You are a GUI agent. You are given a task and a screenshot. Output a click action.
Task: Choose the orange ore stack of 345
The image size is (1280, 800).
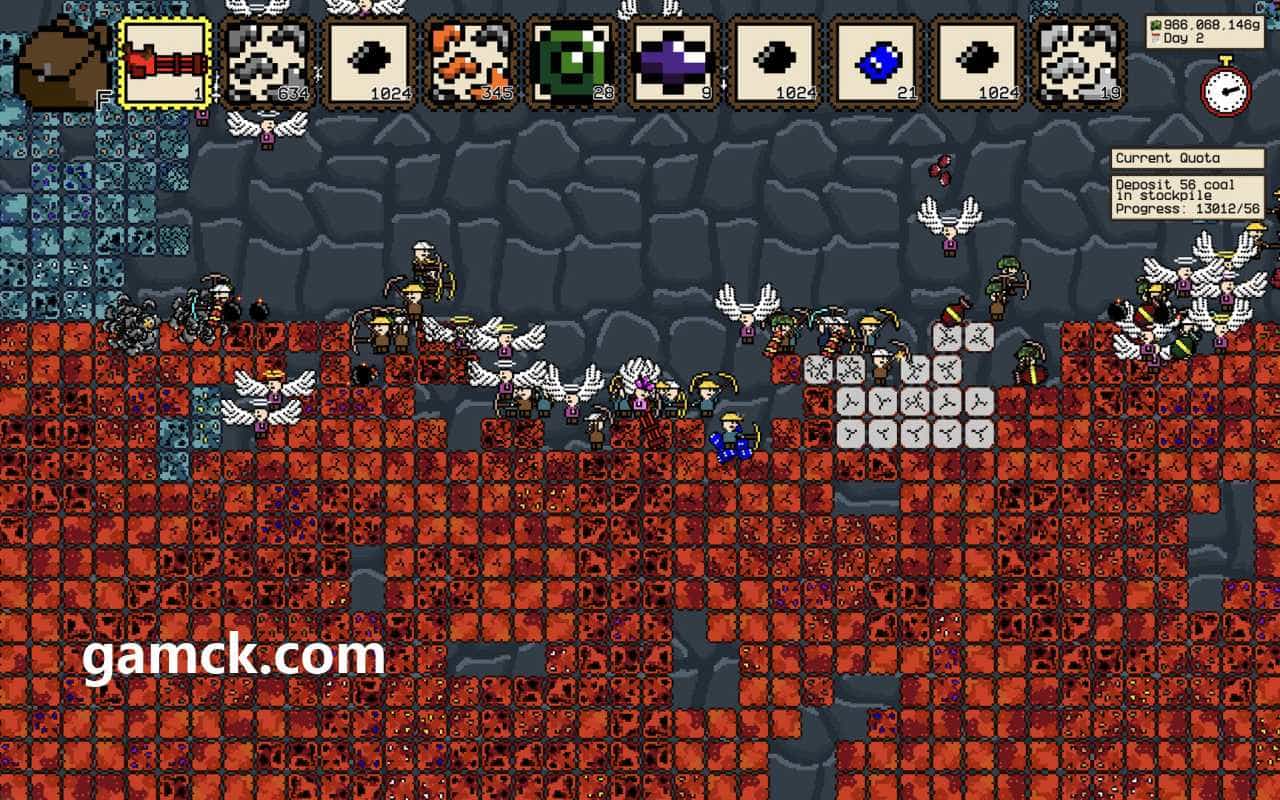coord(472,62)
